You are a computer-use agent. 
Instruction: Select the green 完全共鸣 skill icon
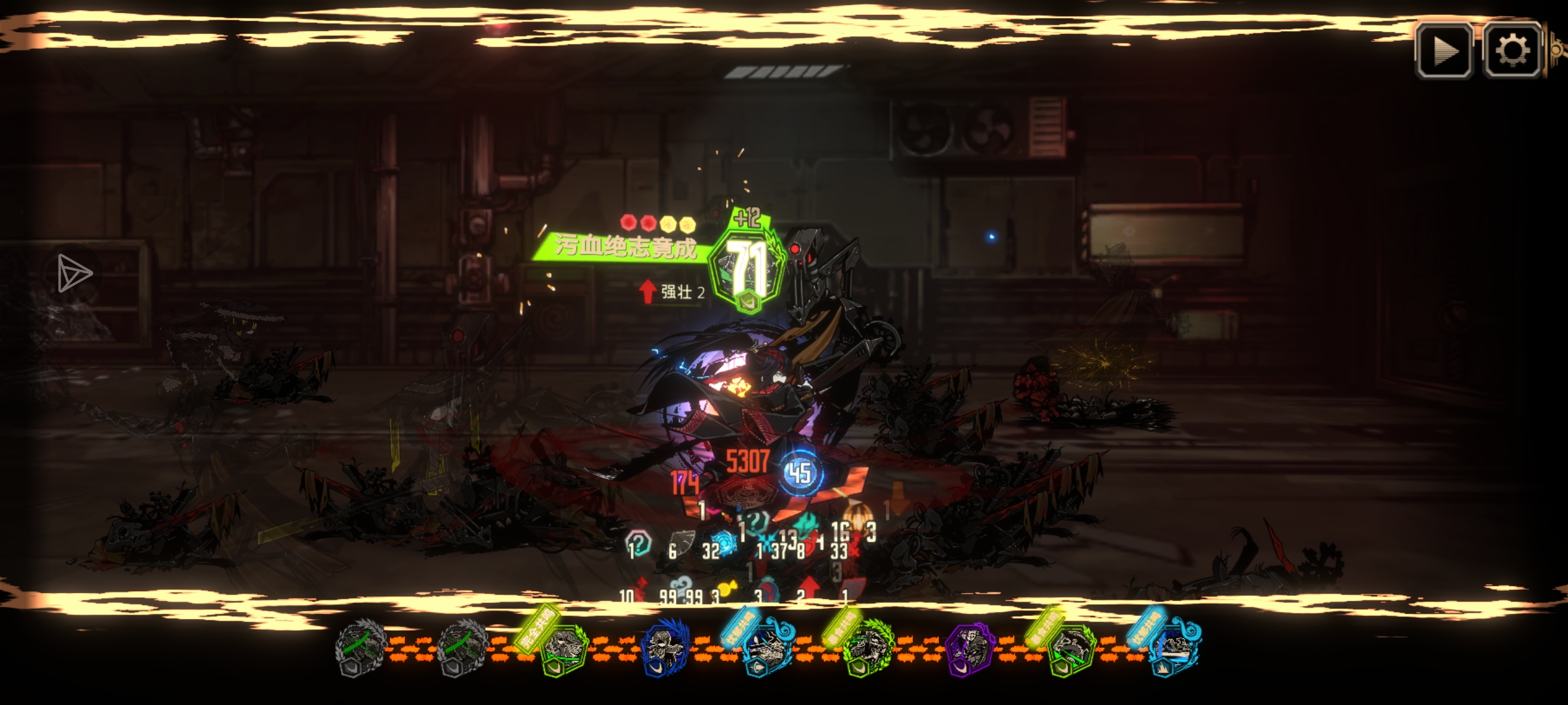(562, 650)
